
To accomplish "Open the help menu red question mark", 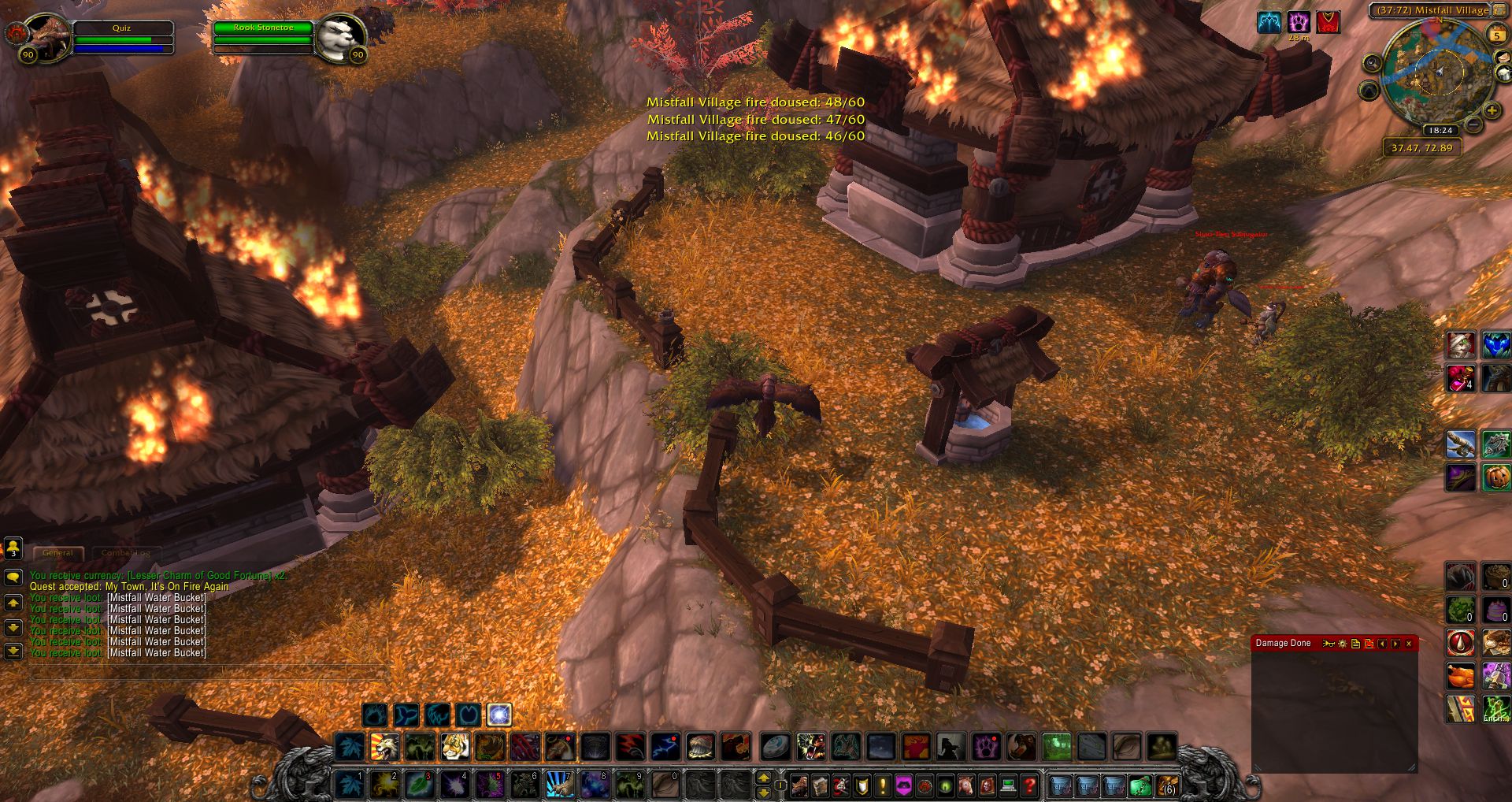I will (x=1028, y=785).
